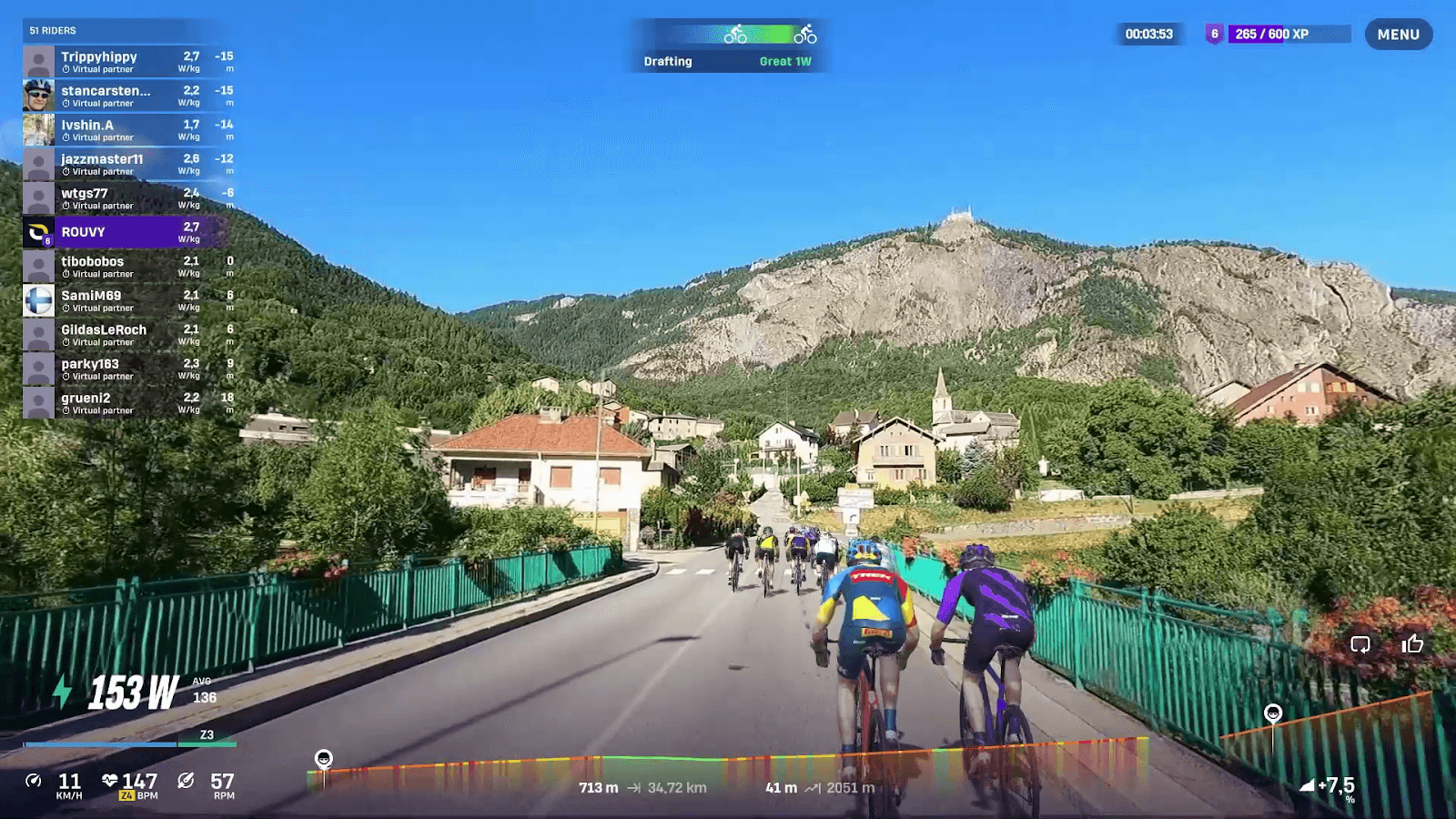The image size is (1456, 819).
Task: Choose rider Ivshin.A from the list
Action: tap(127, 130)
